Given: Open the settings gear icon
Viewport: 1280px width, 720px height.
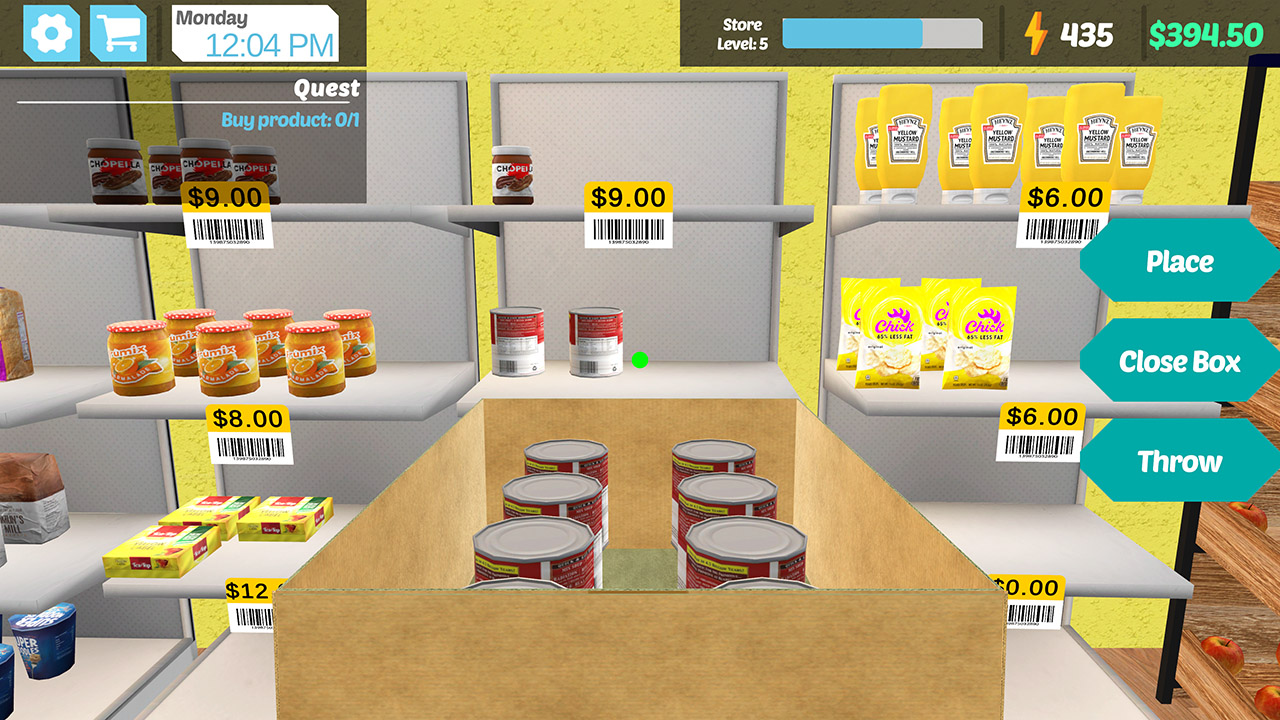Looking at the screenshot, I should (53, 32).
